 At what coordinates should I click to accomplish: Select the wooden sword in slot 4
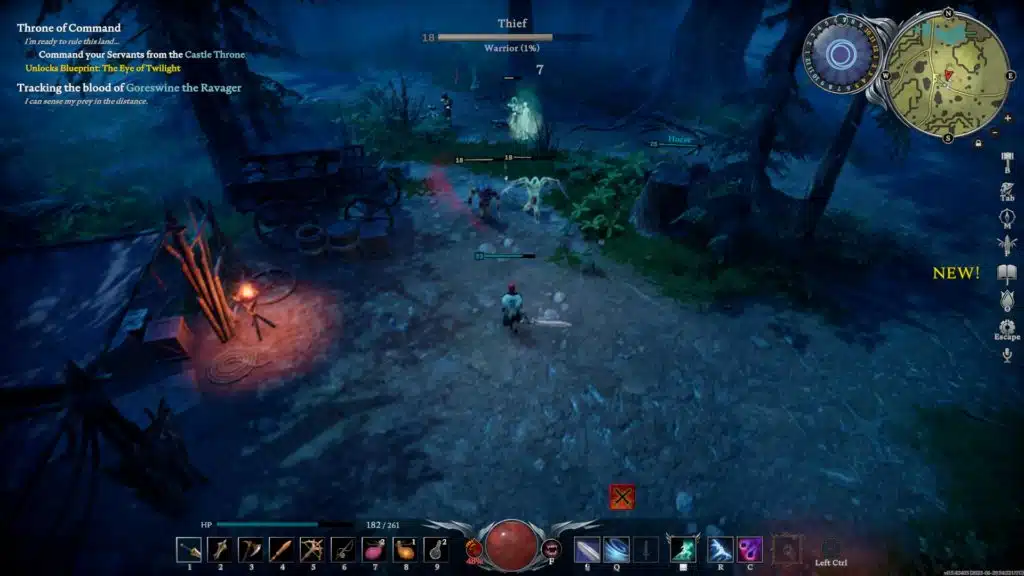[x=282, y=549]
